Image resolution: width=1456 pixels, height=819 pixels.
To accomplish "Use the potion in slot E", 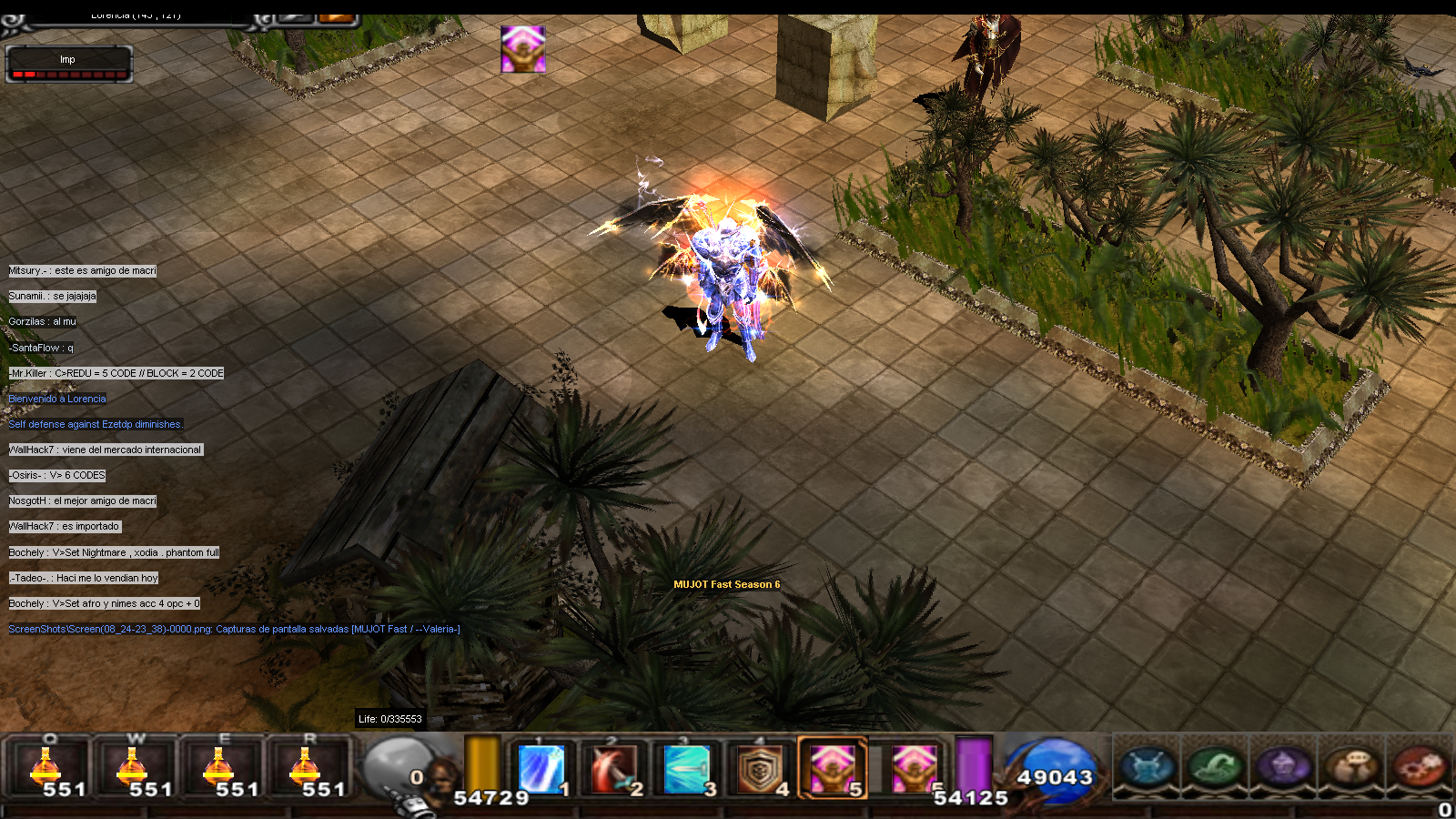I will coord(218,767).
